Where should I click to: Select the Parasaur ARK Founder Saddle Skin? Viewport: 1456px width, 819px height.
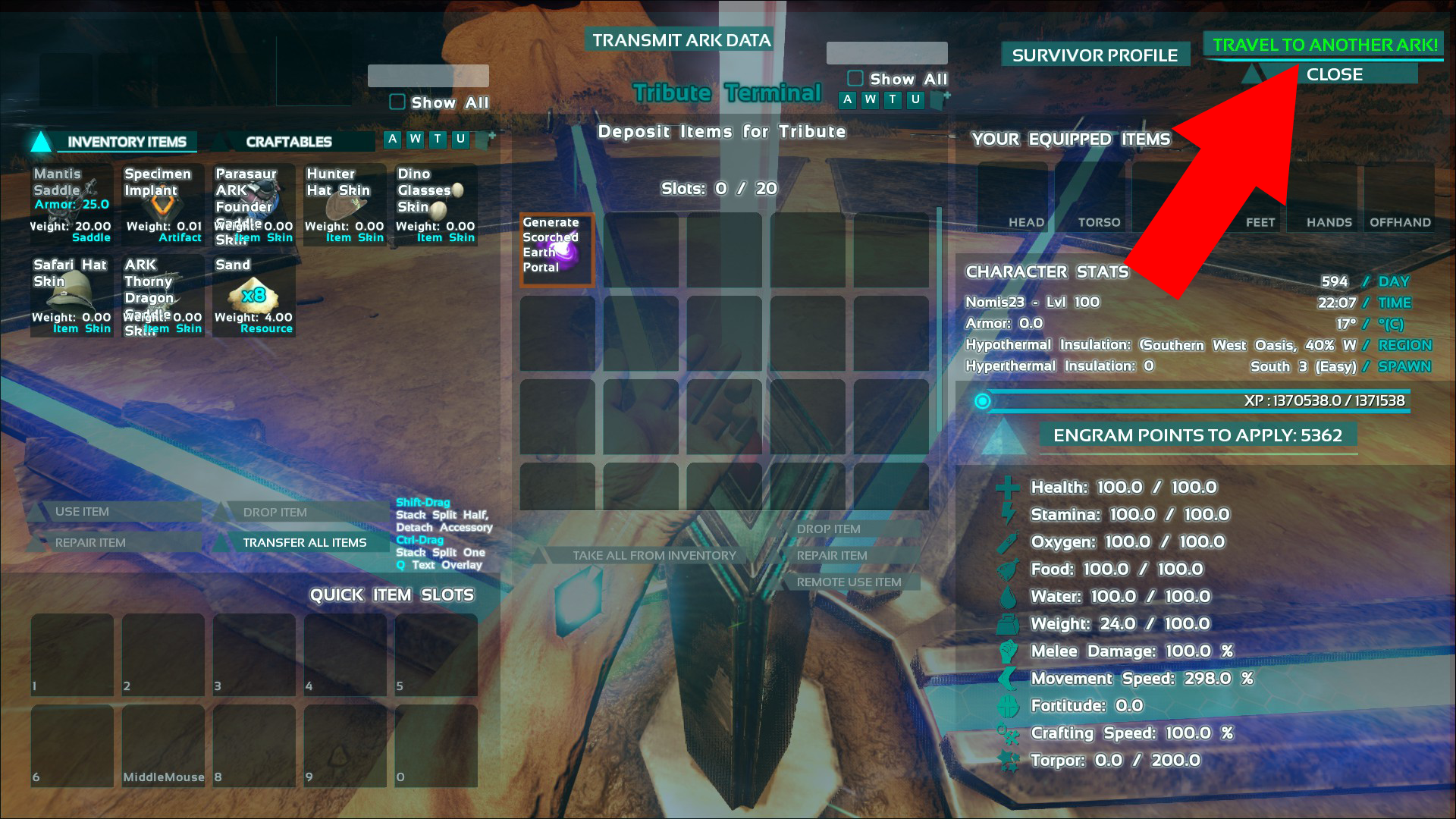tap(254, 205)
